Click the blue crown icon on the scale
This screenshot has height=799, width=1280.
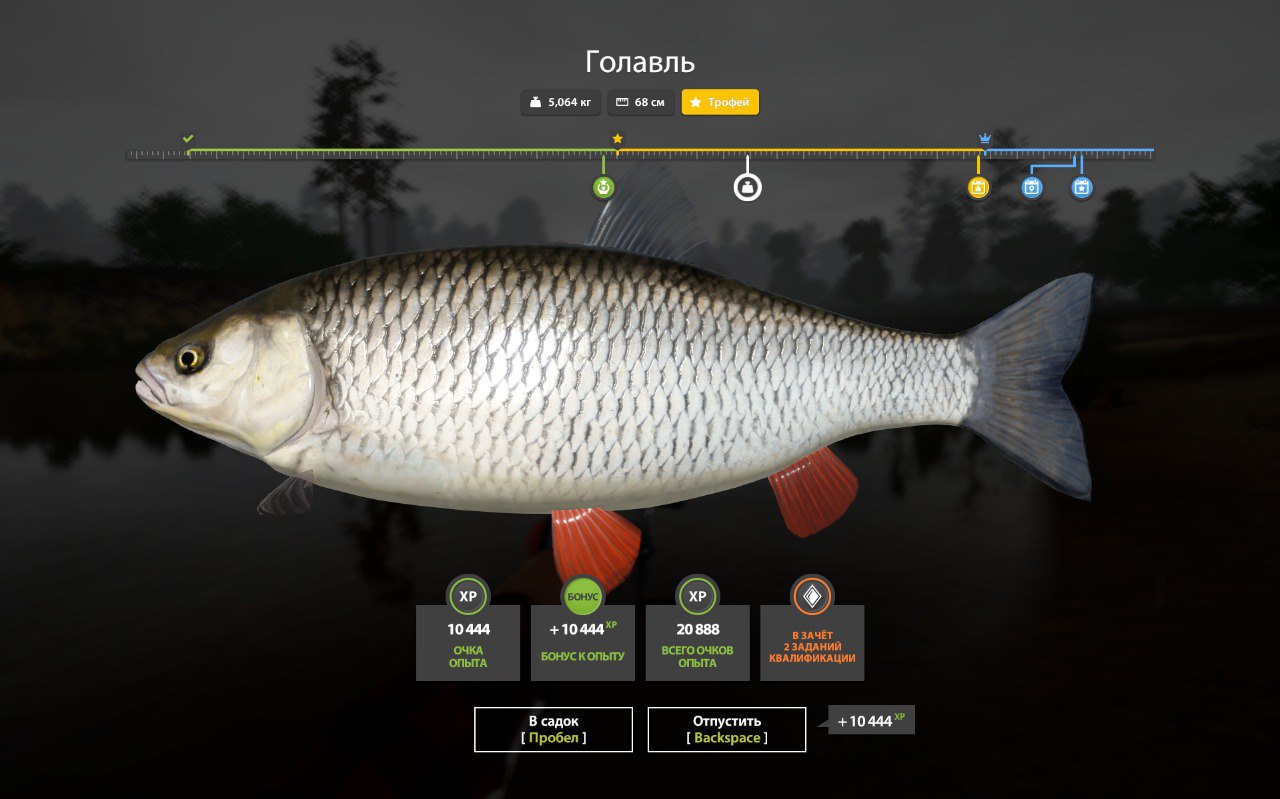(x=985, y=138)
